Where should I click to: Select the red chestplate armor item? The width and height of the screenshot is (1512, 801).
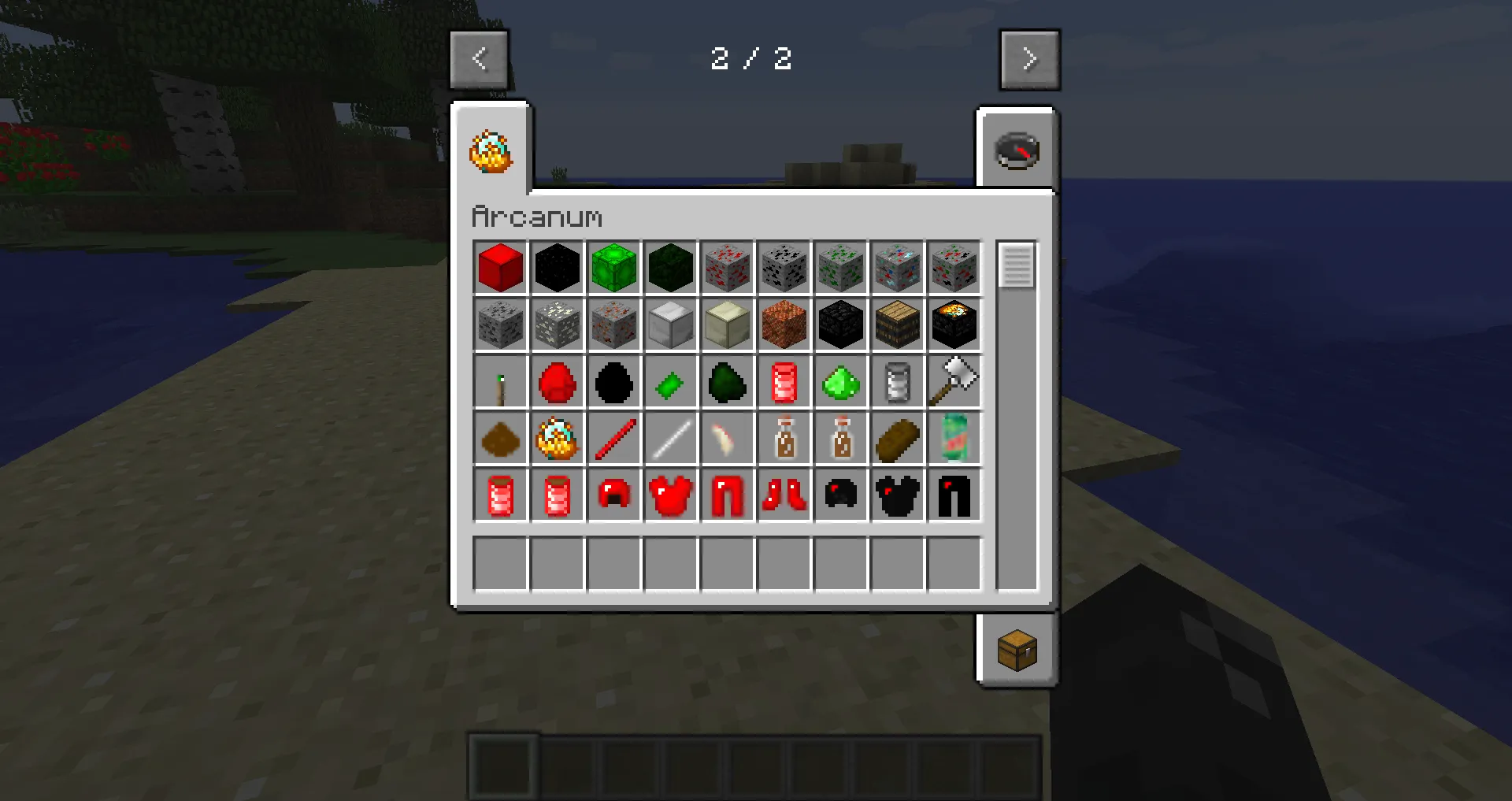tap(670, 495)
